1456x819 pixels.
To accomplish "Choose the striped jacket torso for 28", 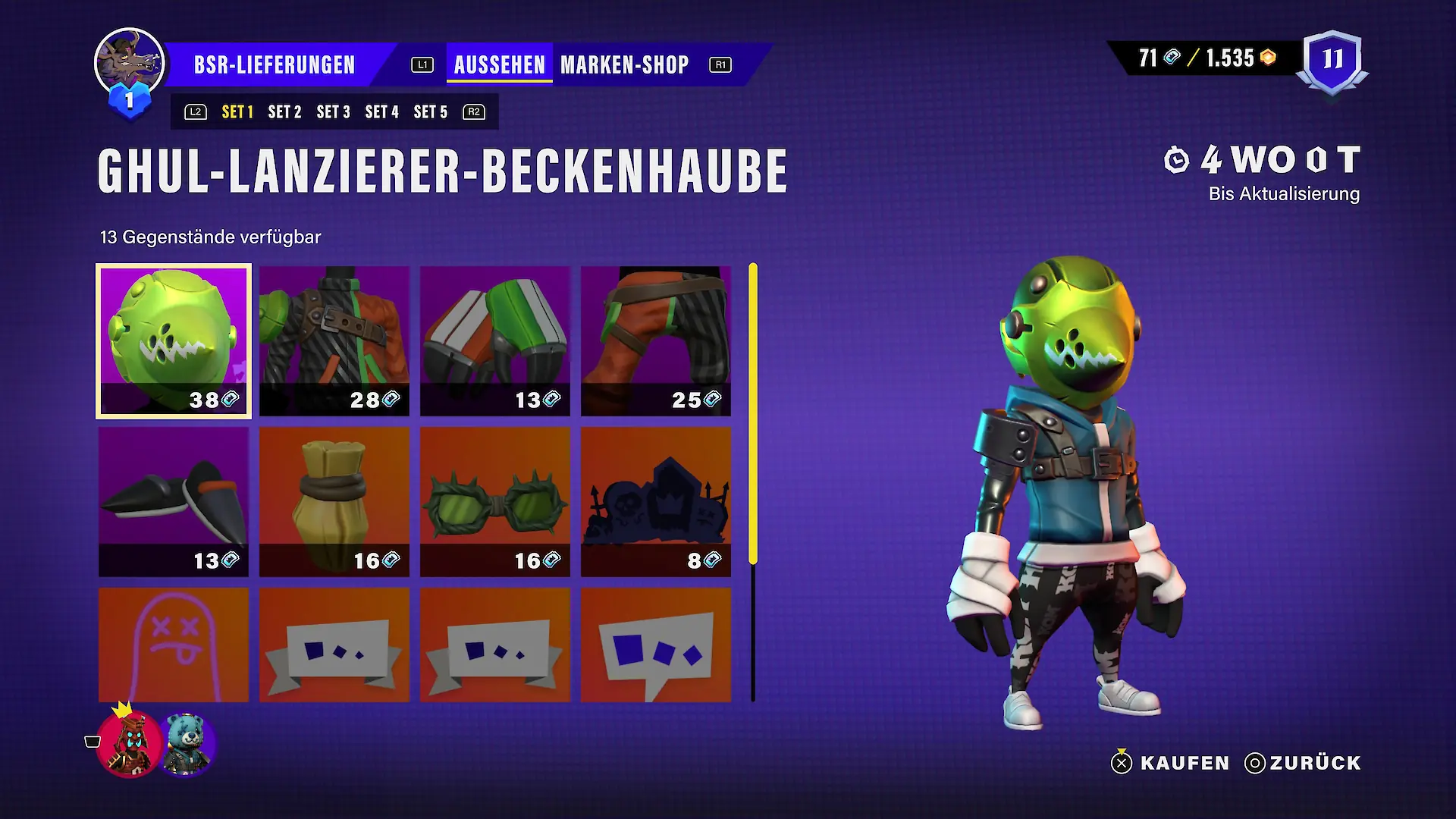I will click(x=334, y=340).
